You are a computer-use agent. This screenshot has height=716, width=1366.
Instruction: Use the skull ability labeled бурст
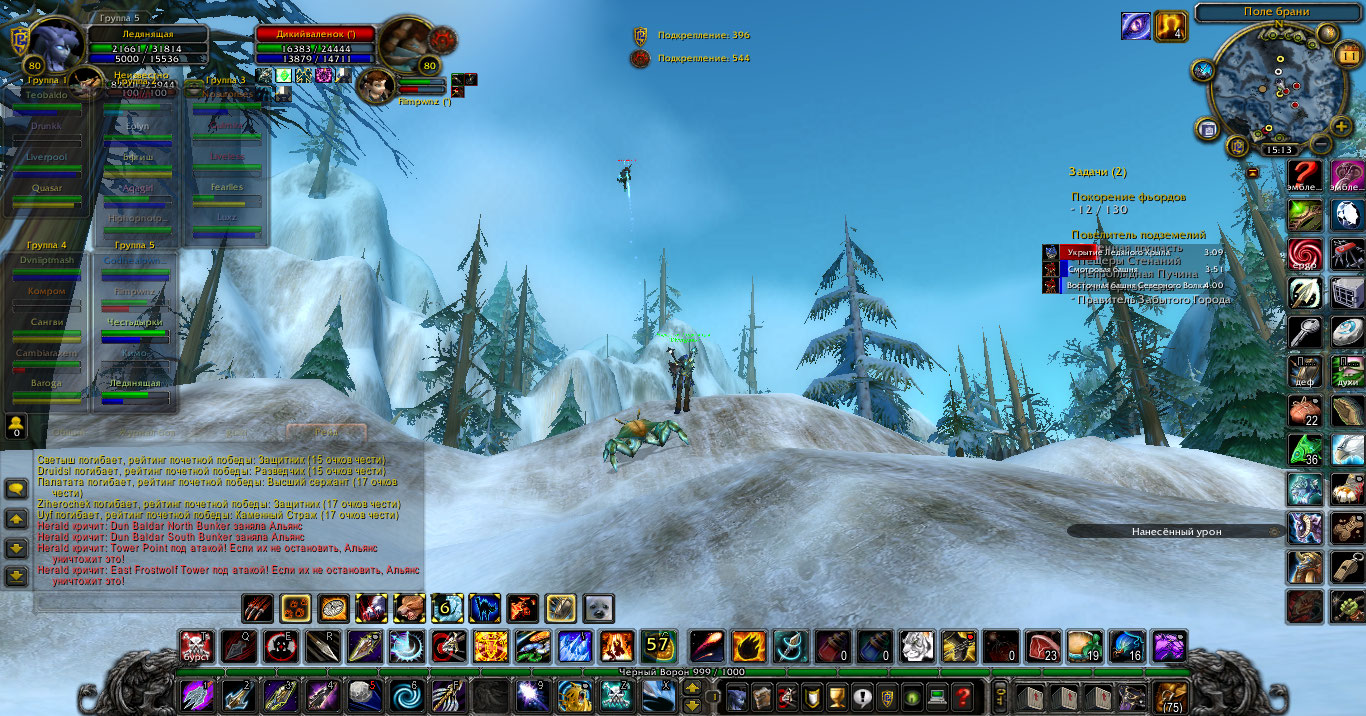click(x=196, y=646)
